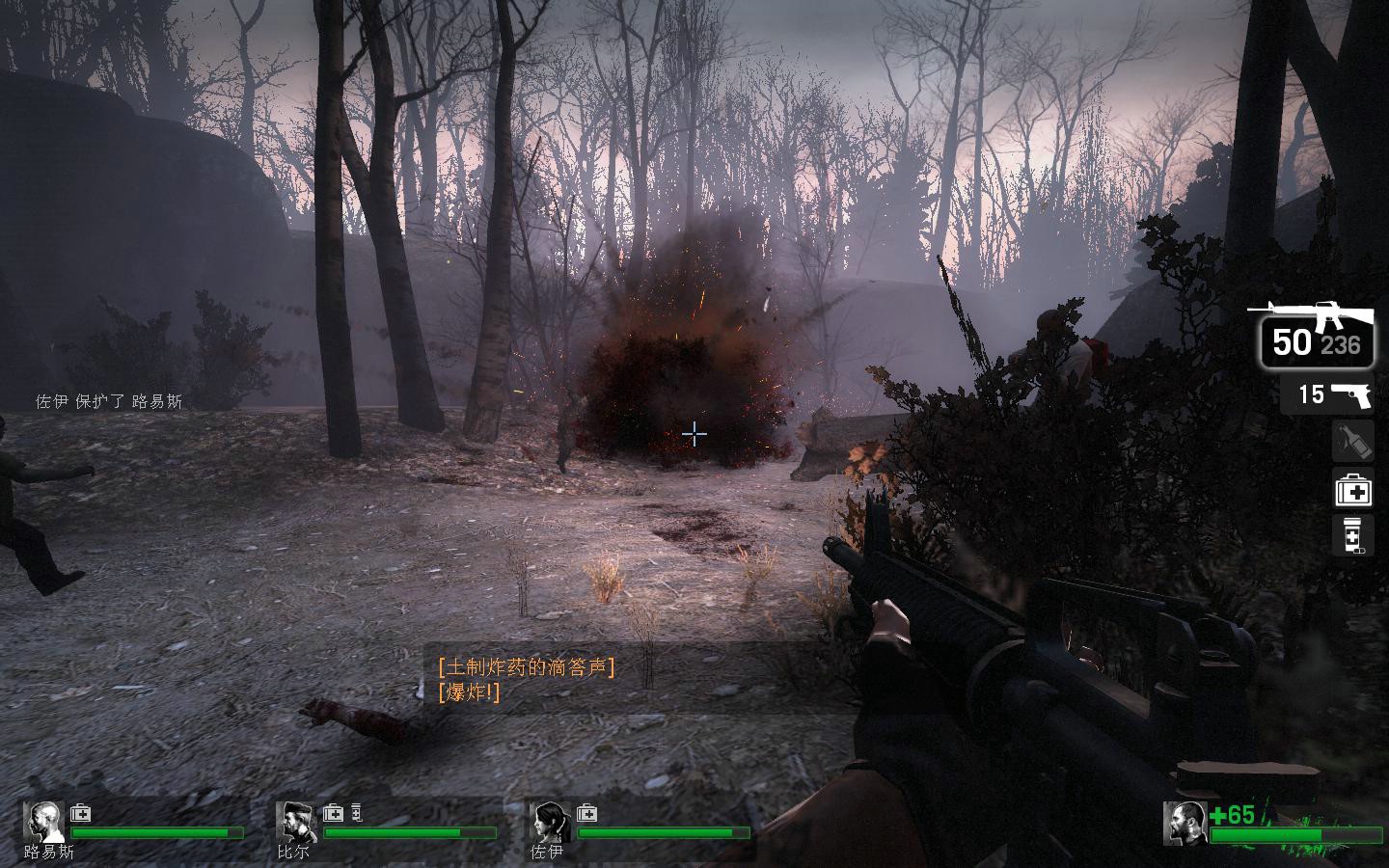Screen dimensions: 1389x868
Task: Choose the molotov bottle slot
Action: point(1353,442)
